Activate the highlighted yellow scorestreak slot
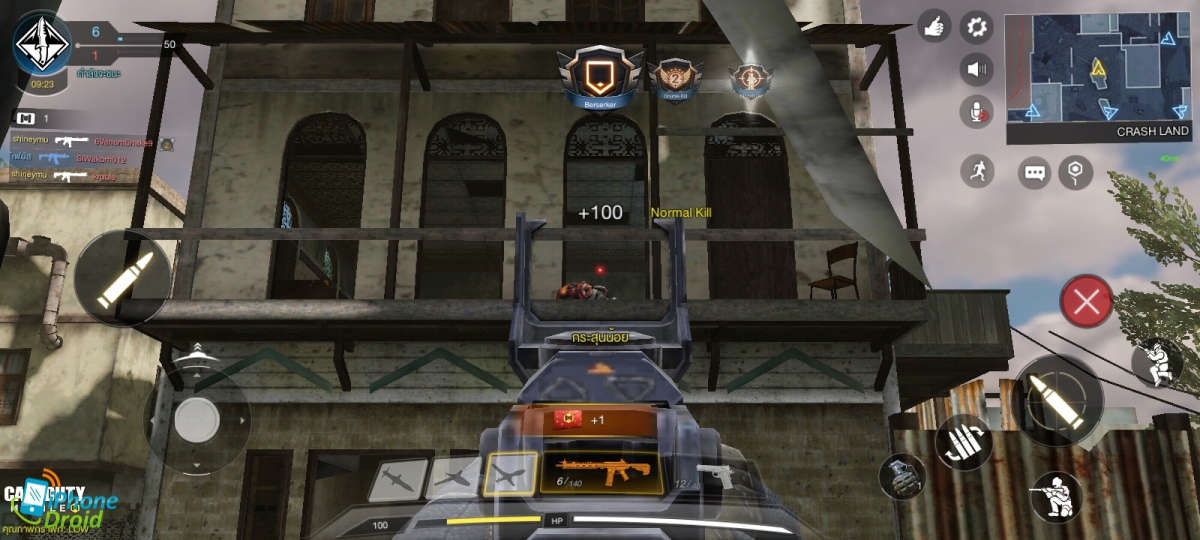 pos(510,474)
